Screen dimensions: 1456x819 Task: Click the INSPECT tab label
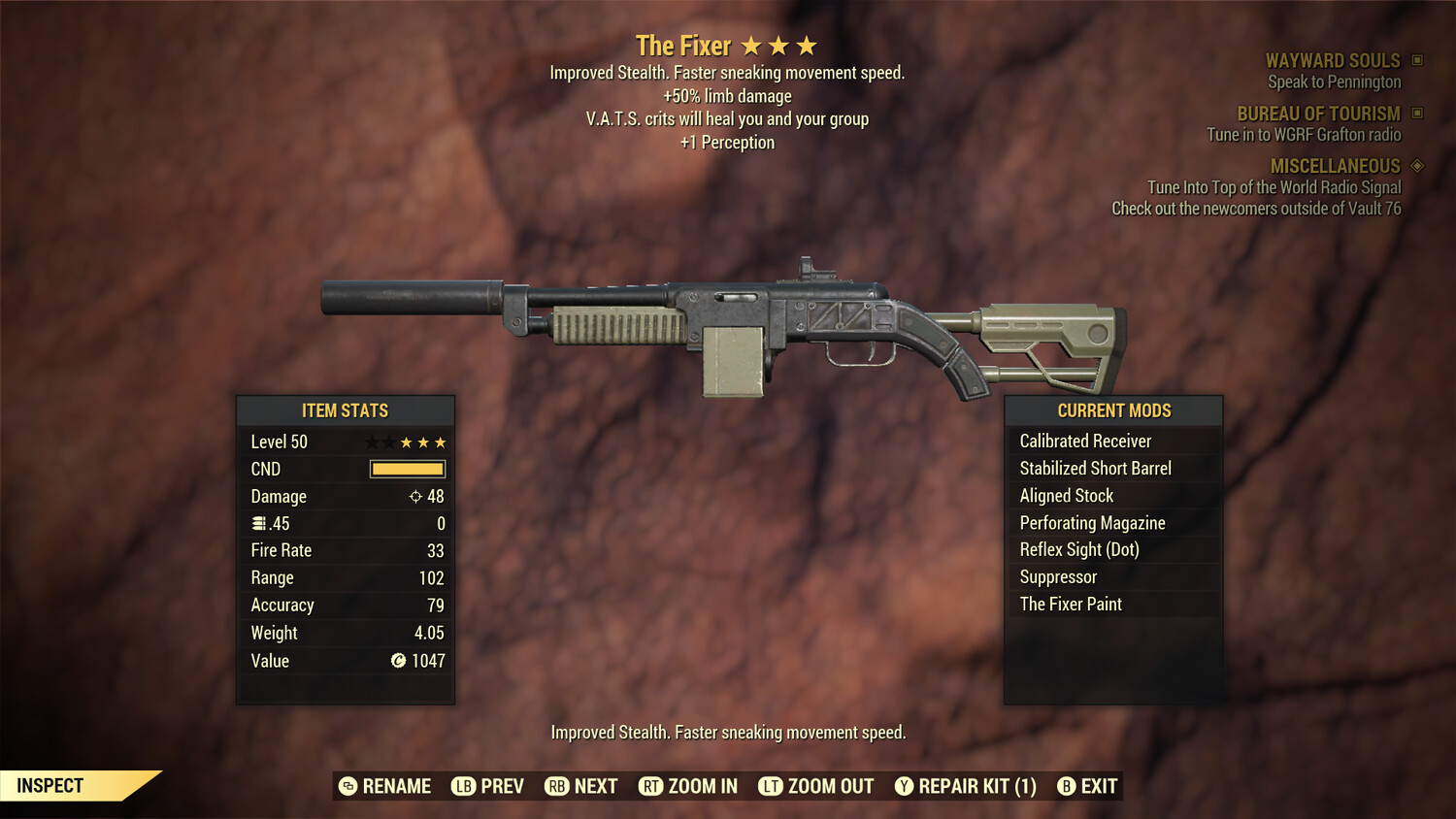point(50,785)
